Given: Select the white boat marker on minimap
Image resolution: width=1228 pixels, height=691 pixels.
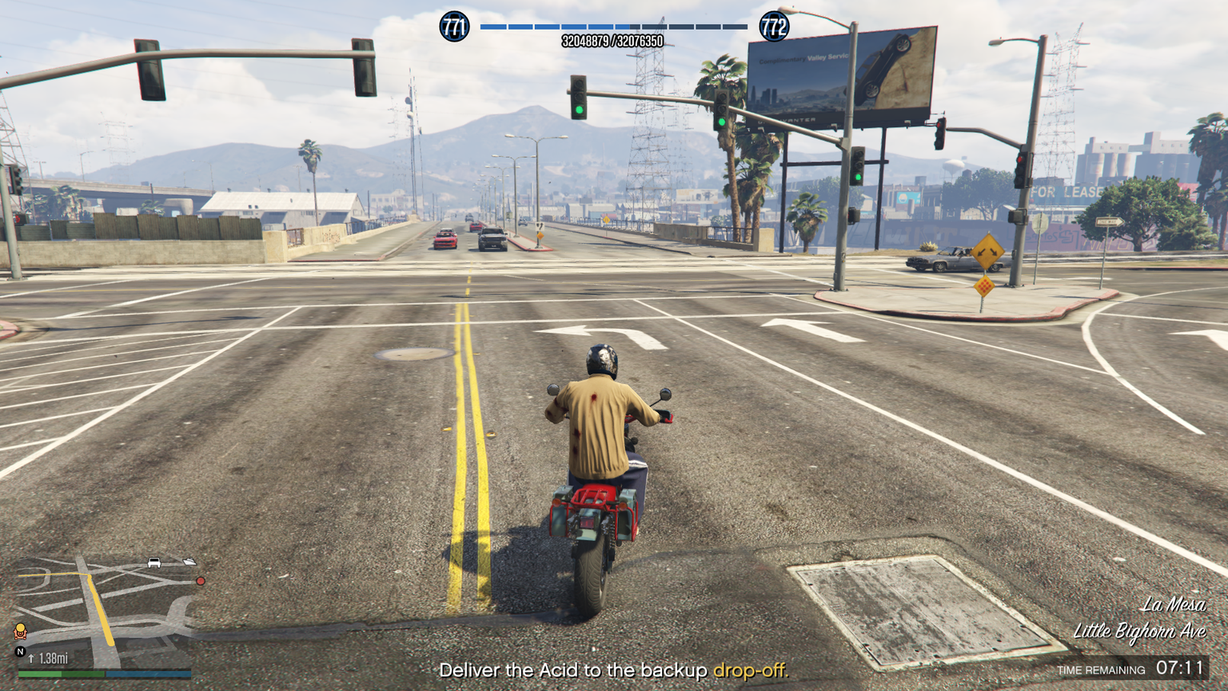Looking at the screenshot, I should click(189, 562).
